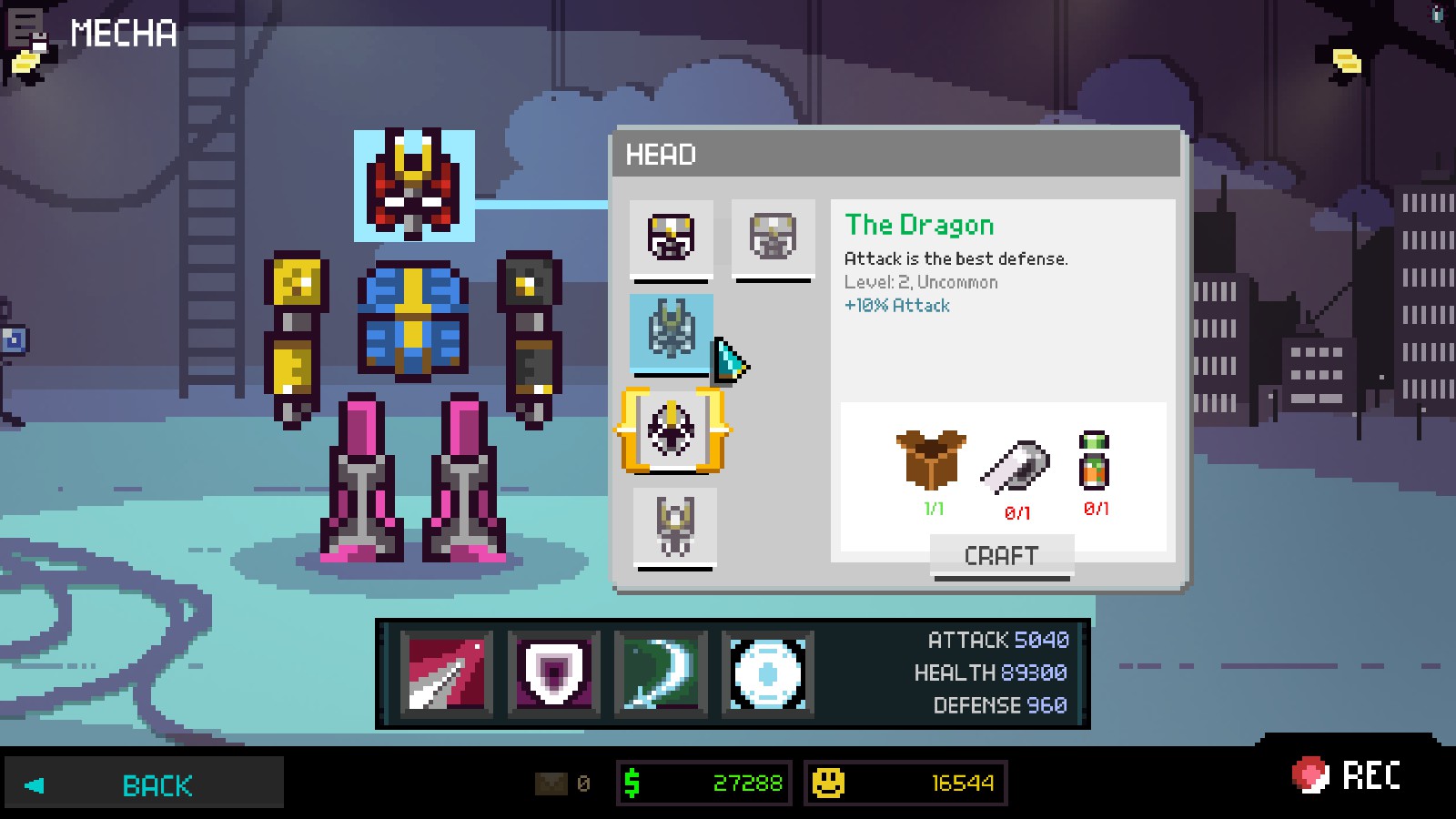Pick the greyed-out head in the top row

(x=773, y=238)
